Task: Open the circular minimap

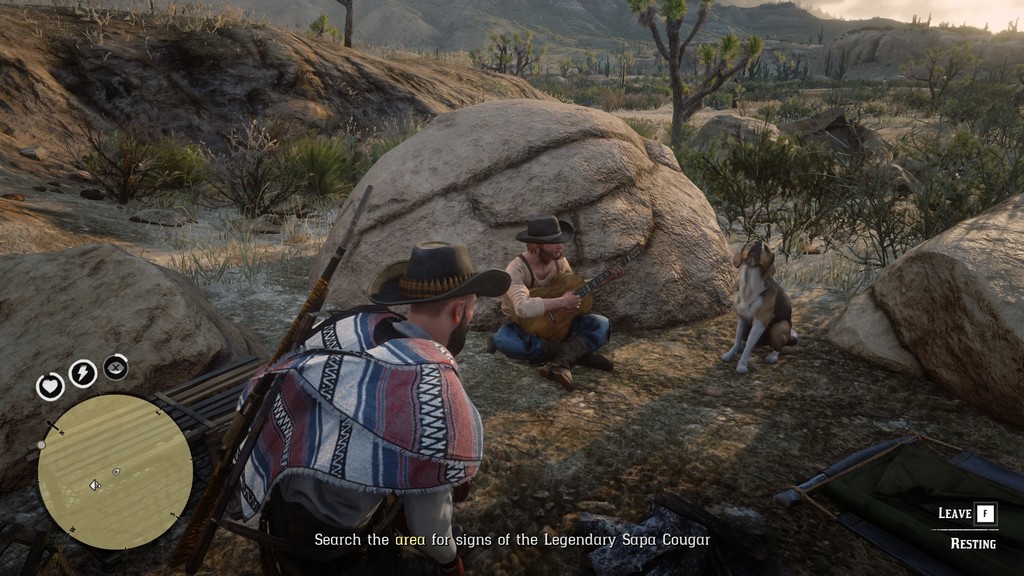Action: [x=115, y=471]
